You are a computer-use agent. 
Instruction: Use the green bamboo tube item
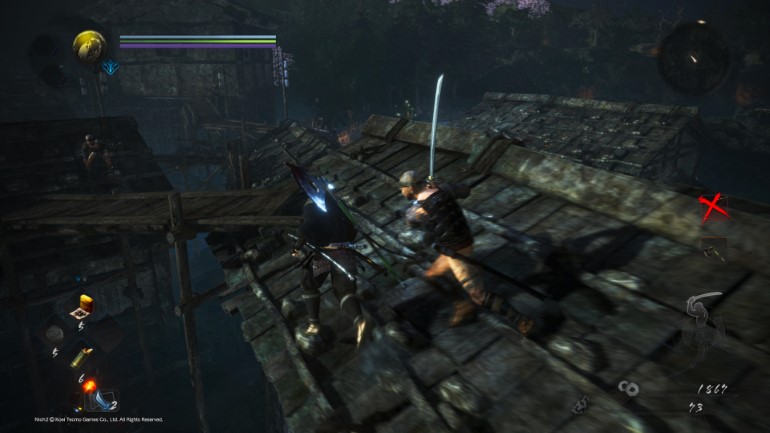[83, 356]
